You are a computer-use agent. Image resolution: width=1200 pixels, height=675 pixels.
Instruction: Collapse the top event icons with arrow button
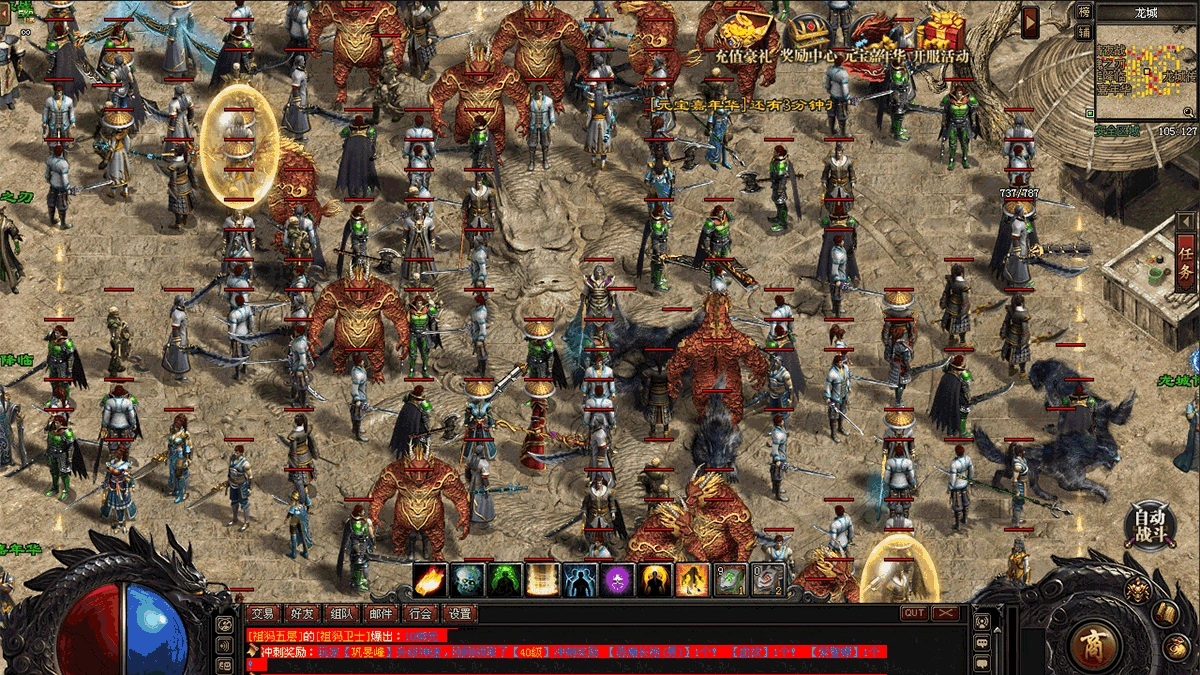pos(1030,19)
